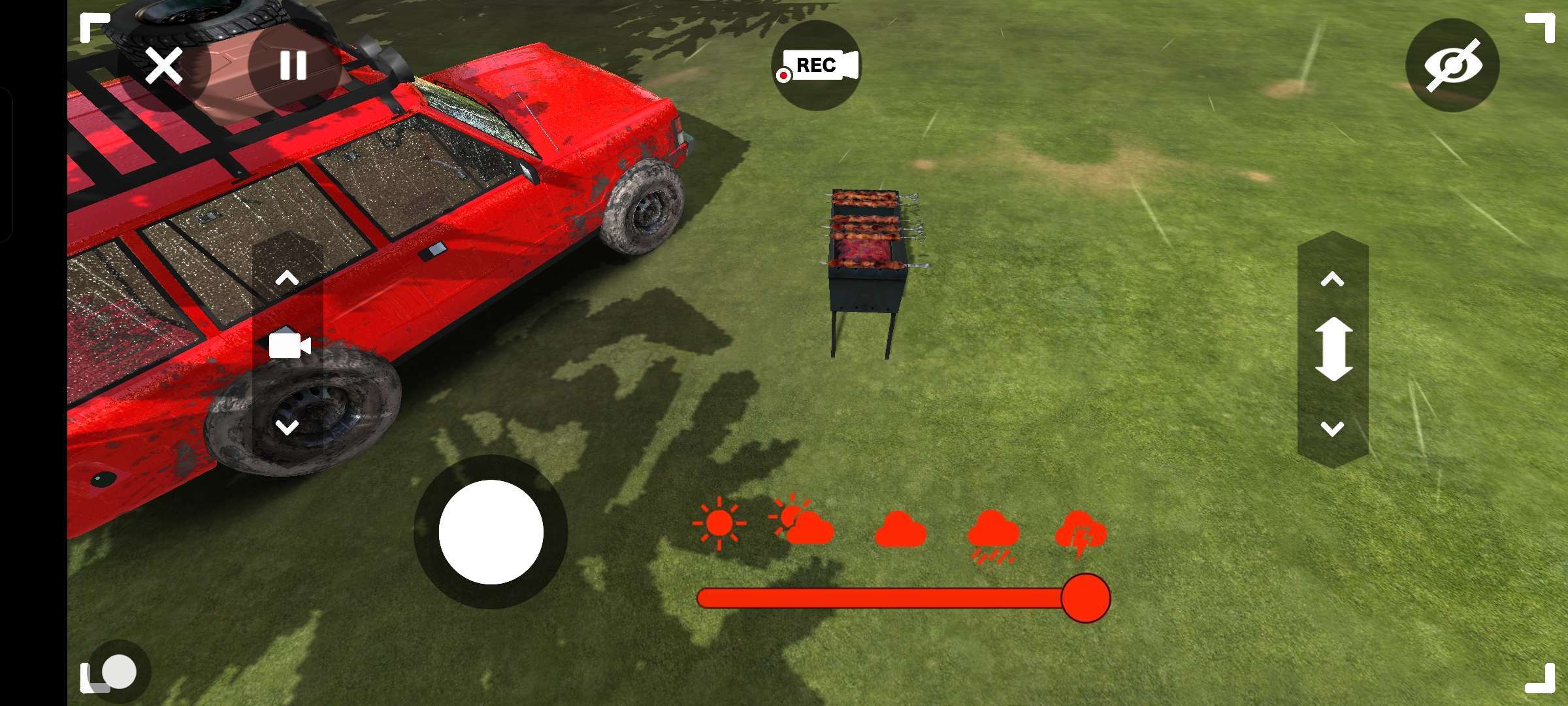Tap the video camera icon
1568x706 pixels.
point(289,346)
